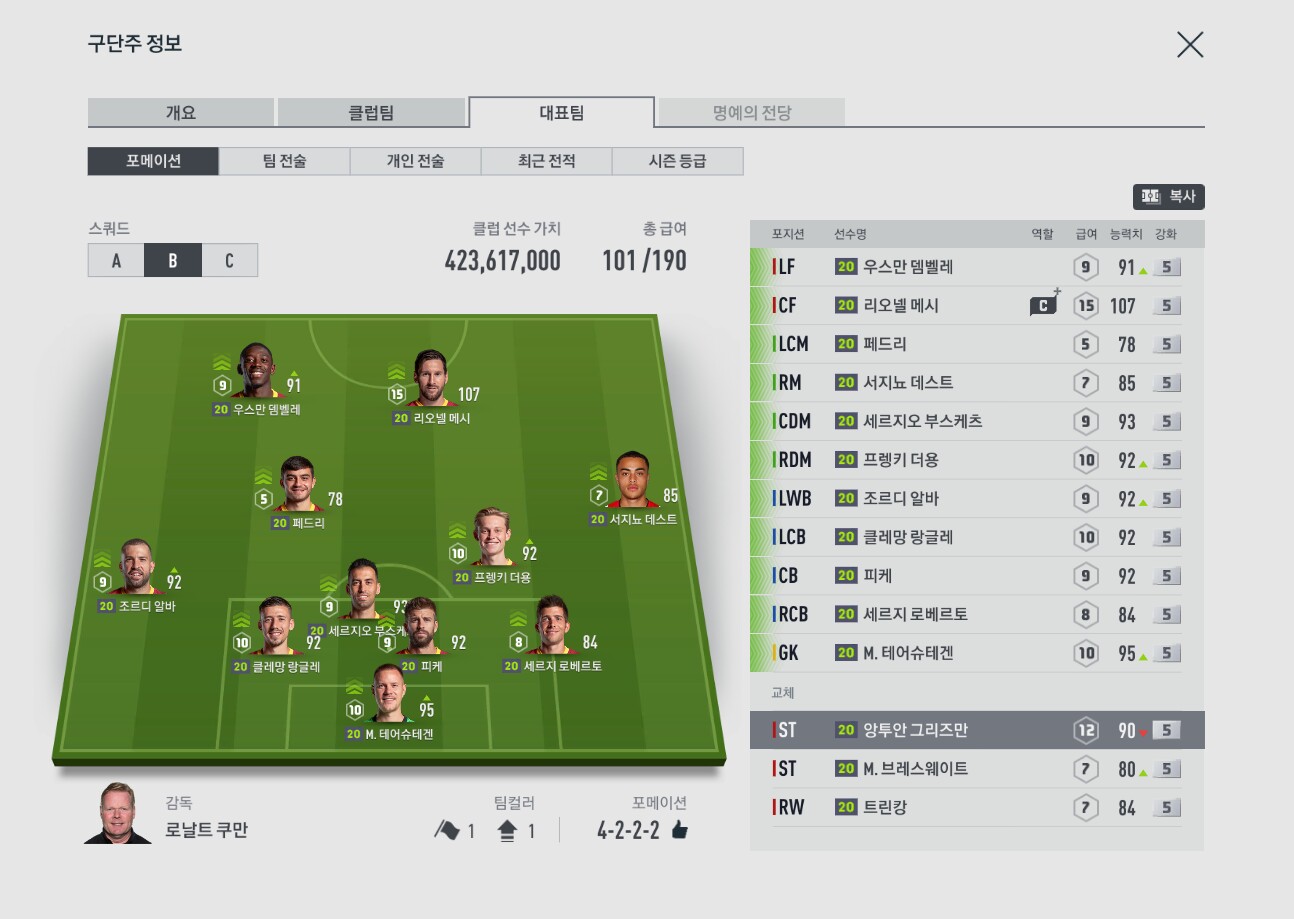Show the 팀 전술 sub-tab

[284, 161]
